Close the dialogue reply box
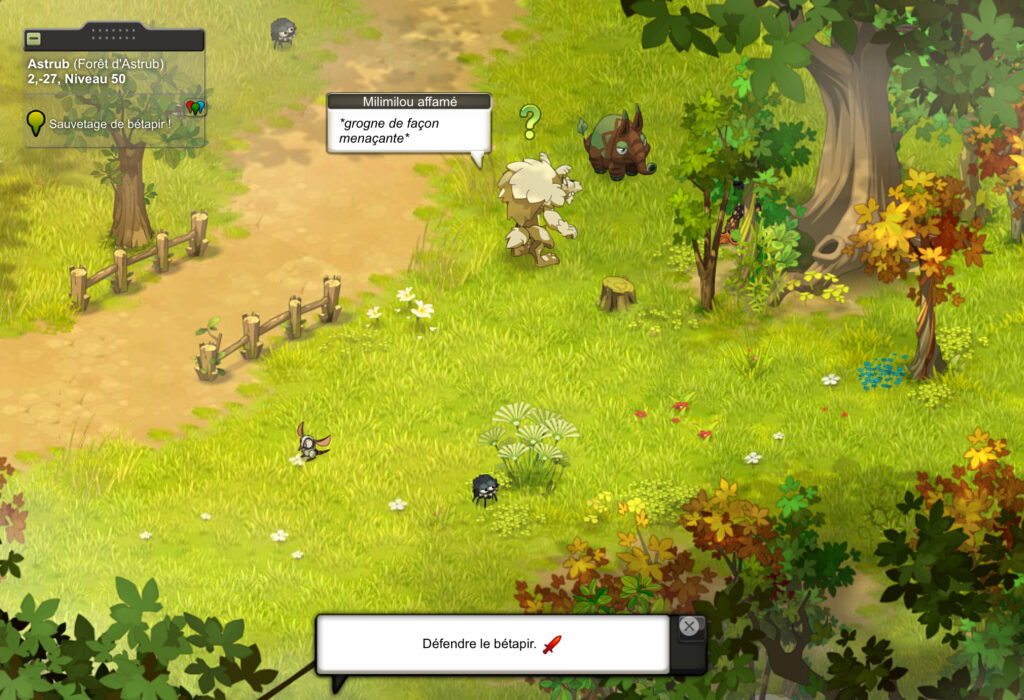Screen dimensions: 1024x700 click(x=689, y=627)
